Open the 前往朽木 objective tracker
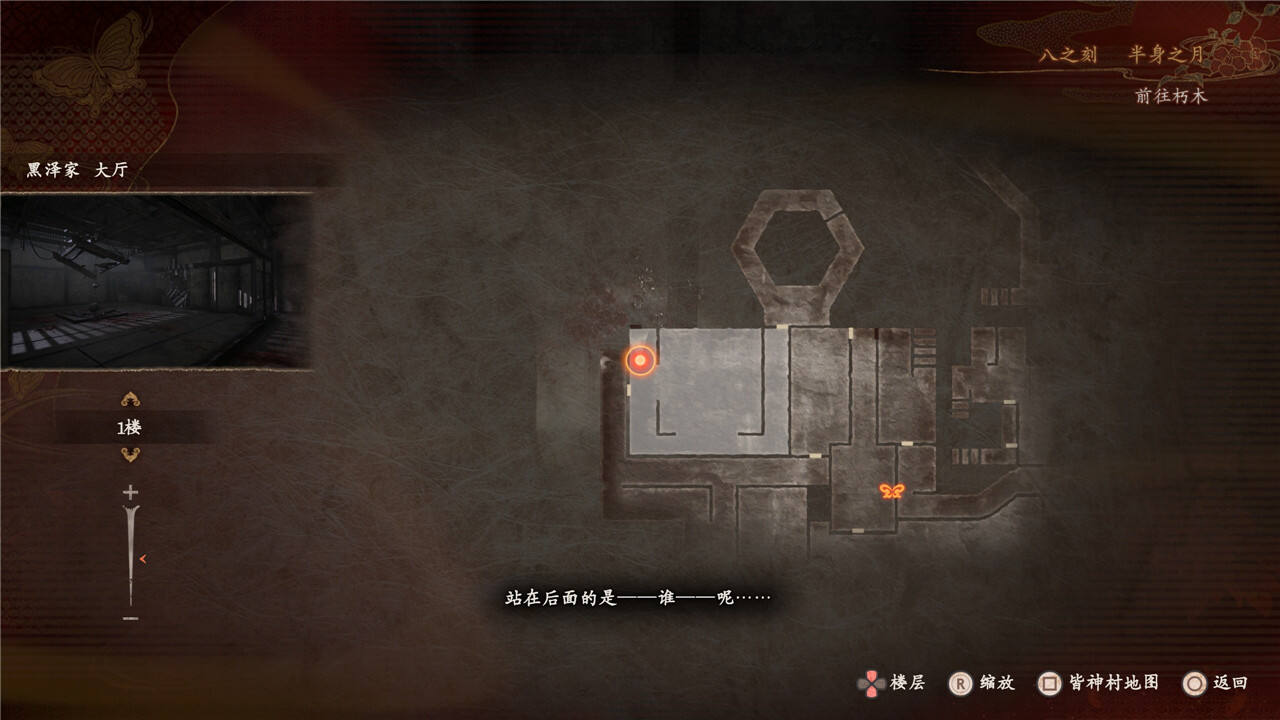Screen dimensions: 1280x720 (1171, 96)
